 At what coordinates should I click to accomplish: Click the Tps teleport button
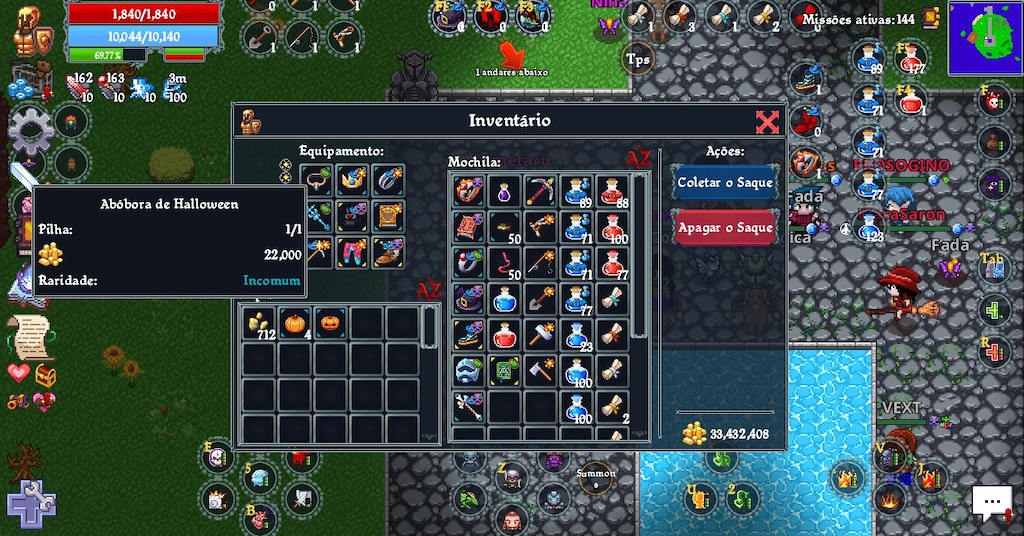tap(638, 59)
